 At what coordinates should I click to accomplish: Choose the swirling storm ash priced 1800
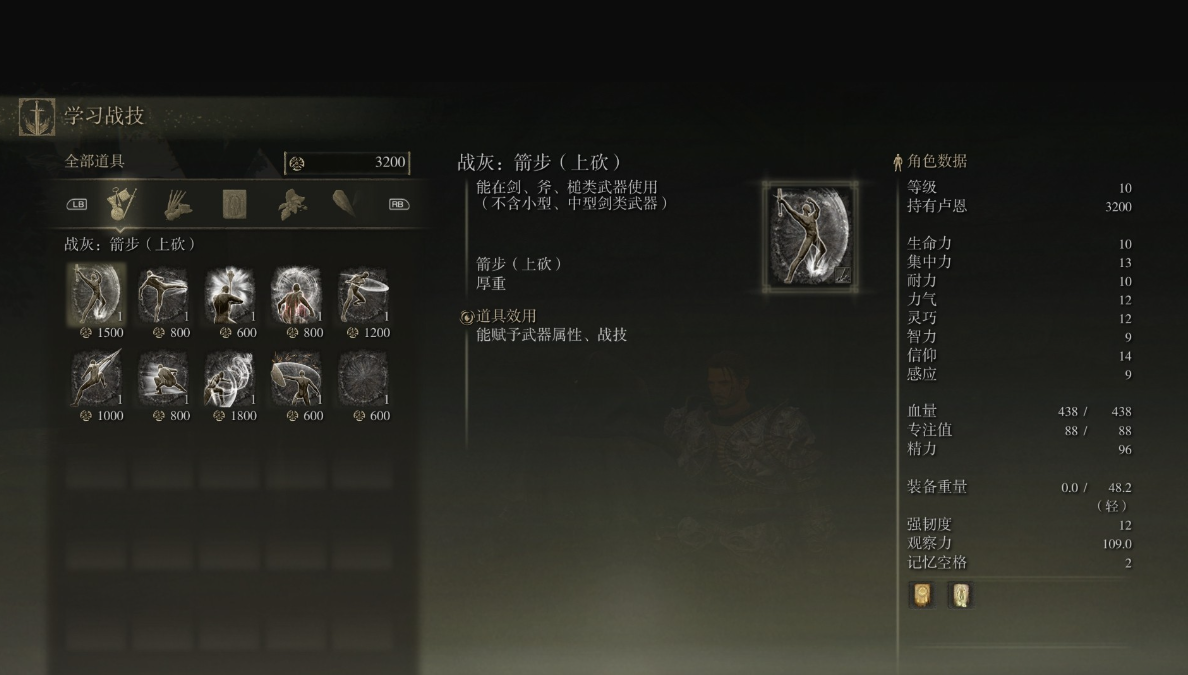(x=230, y=378)
